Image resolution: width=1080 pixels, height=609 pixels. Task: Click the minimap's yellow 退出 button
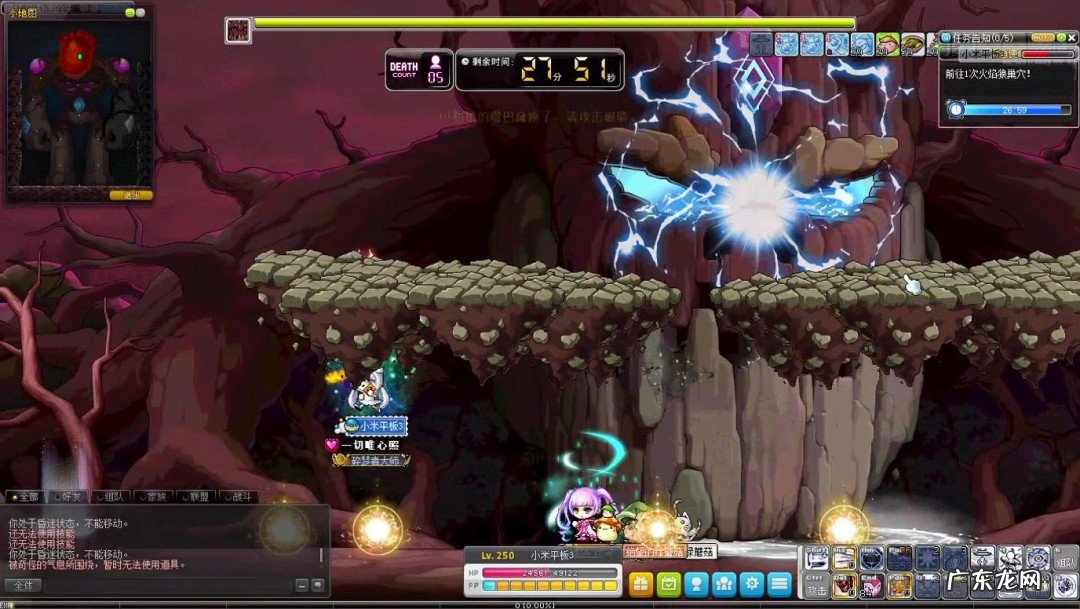coord(131,195)
